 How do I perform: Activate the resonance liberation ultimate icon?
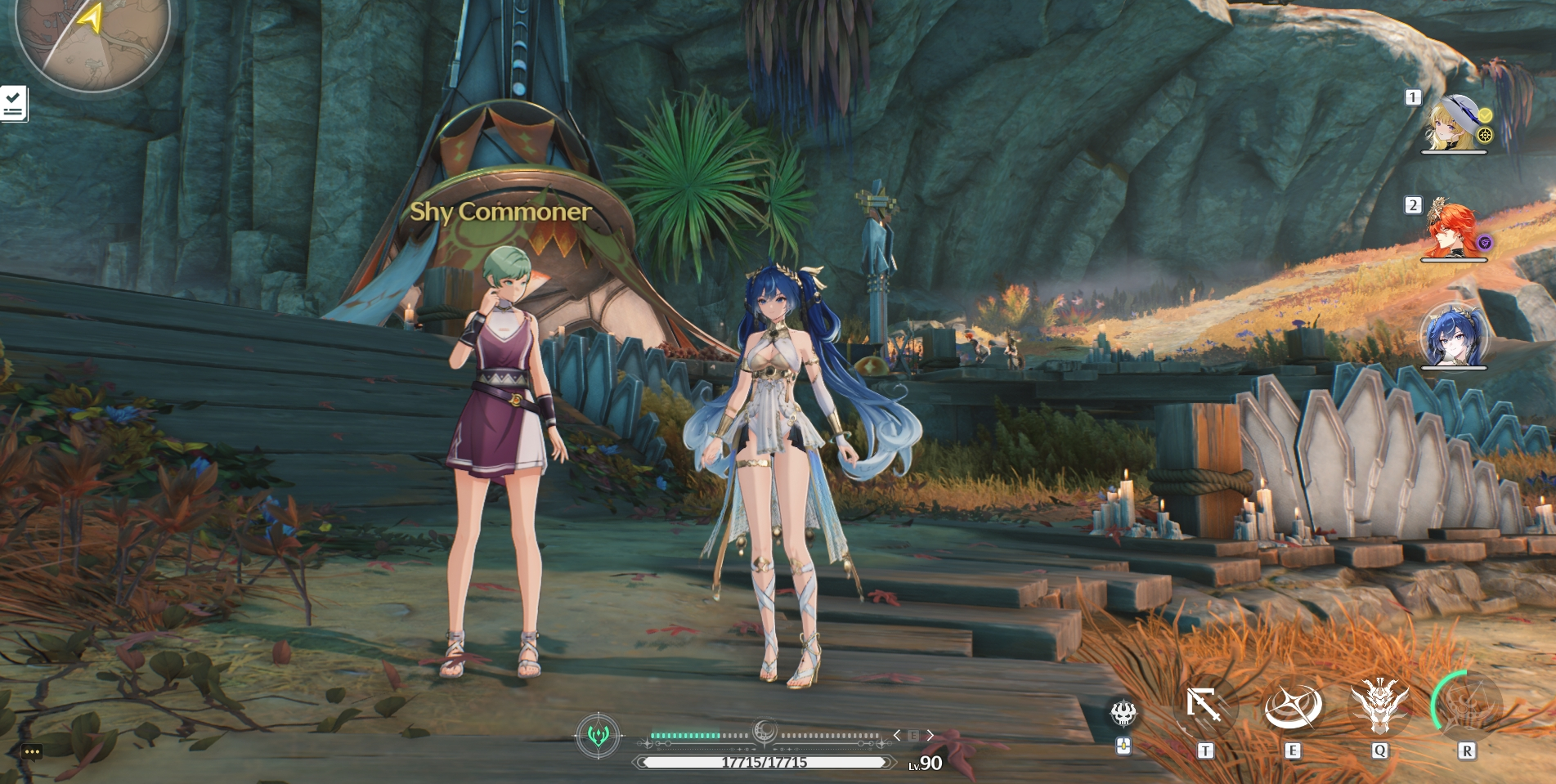click(1467, 705)
